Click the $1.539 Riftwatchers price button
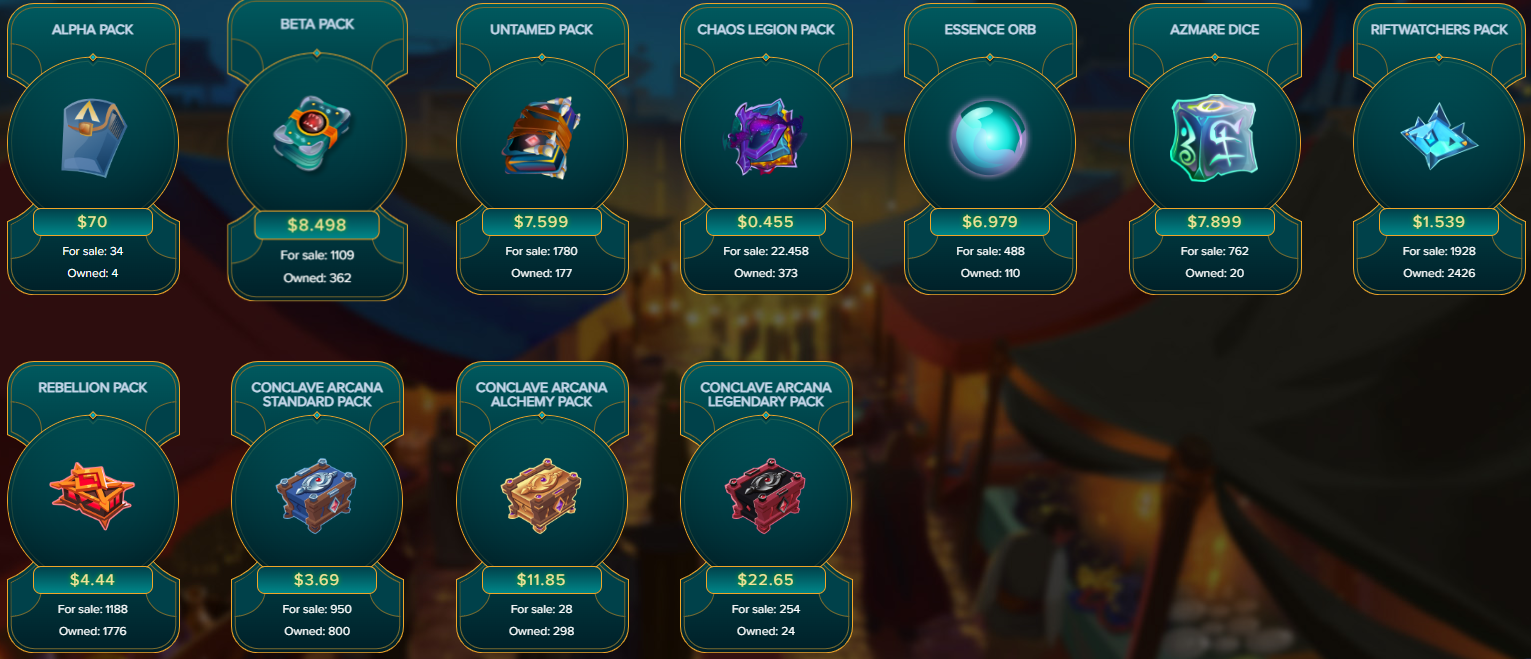Image resolution: width=1531 pixels, height=659 pixels. point(1439,222)
